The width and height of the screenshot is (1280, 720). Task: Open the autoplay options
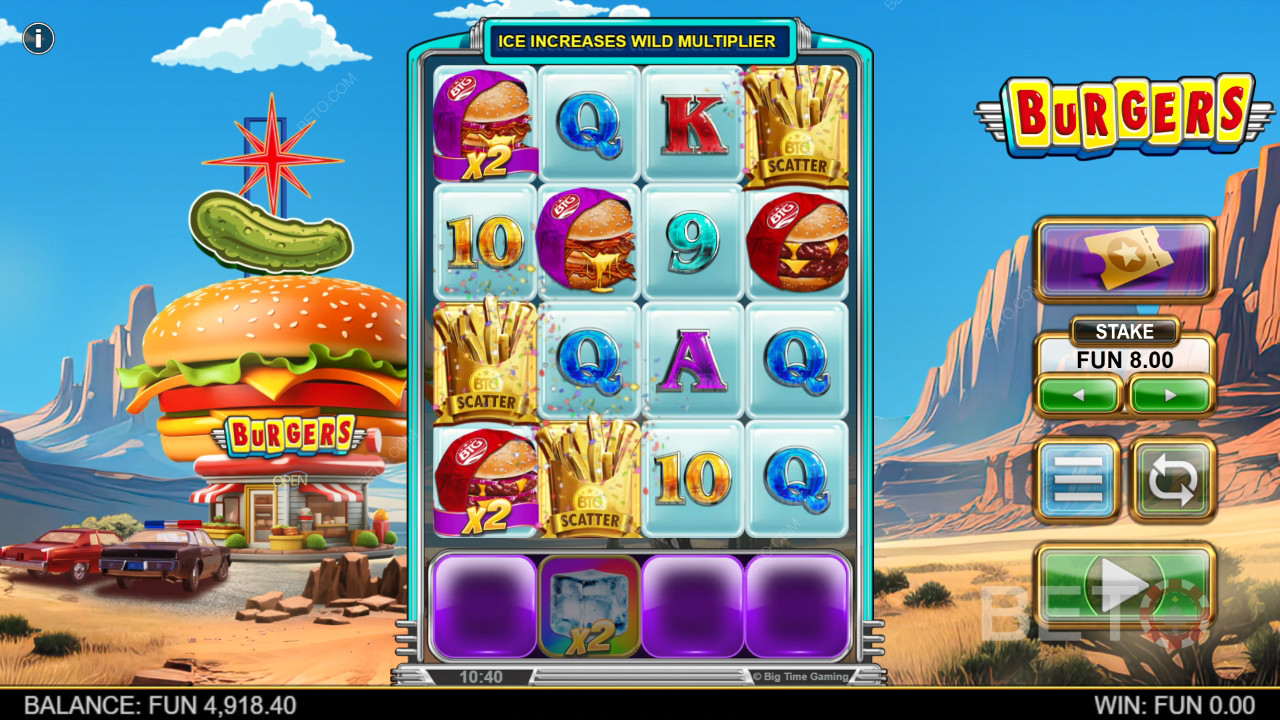1172,480
